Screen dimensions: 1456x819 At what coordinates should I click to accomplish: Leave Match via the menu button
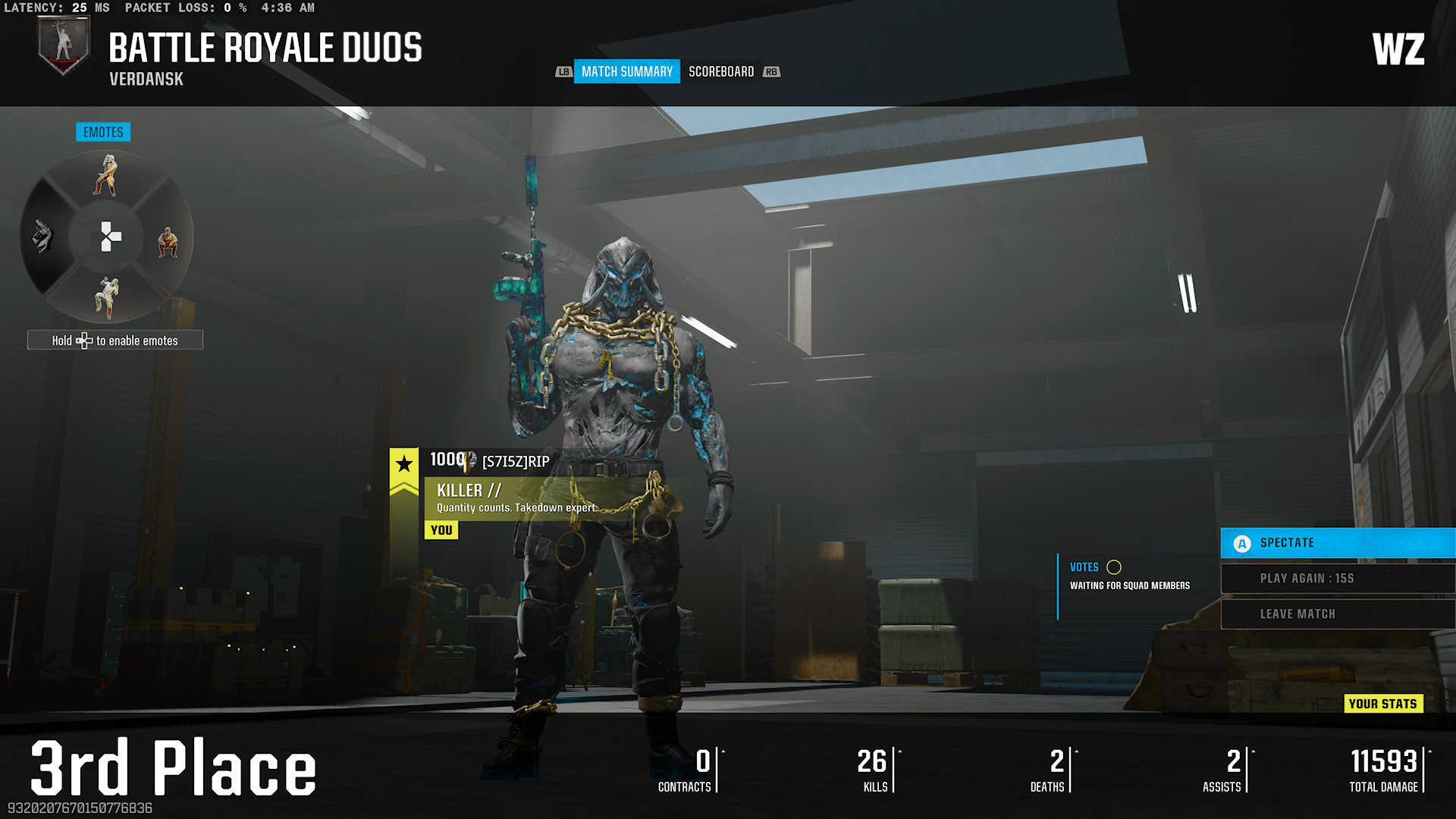pyautogui.click(x=1338, y=614)
